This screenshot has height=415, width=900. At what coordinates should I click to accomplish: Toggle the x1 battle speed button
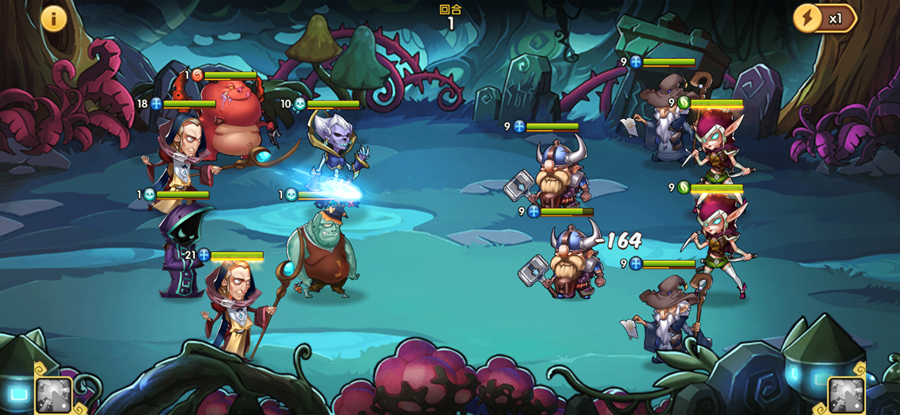click(x=824, y=18)
